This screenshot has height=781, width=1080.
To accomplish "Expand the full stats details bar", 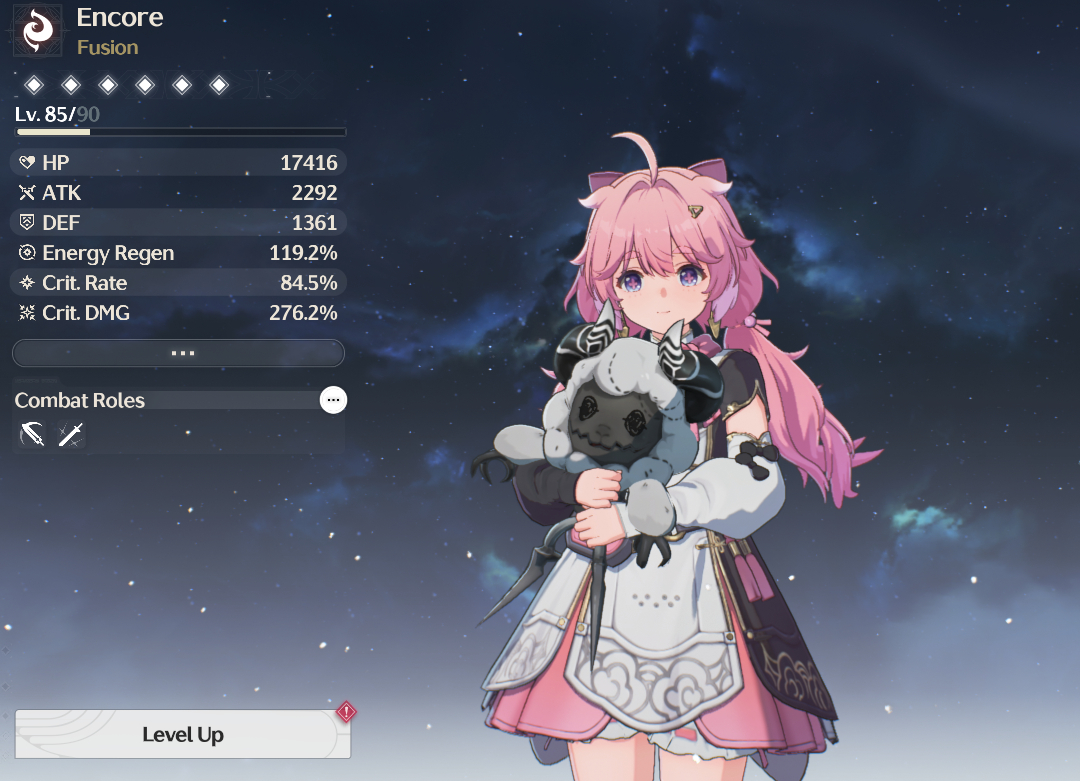I will coord(178,353).
